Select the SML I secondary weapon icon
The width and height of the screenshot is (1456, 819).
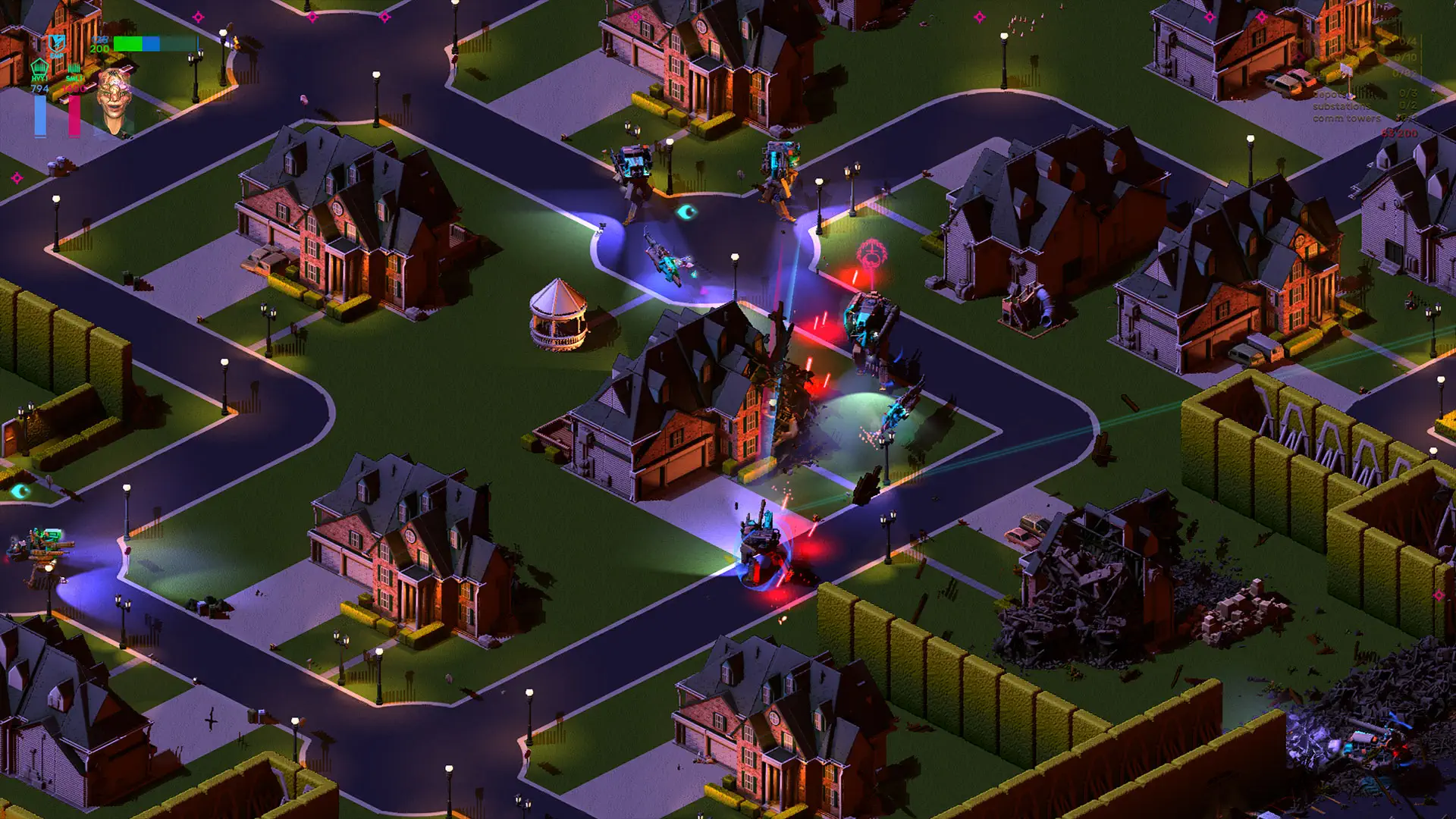[x=74, y=69]
